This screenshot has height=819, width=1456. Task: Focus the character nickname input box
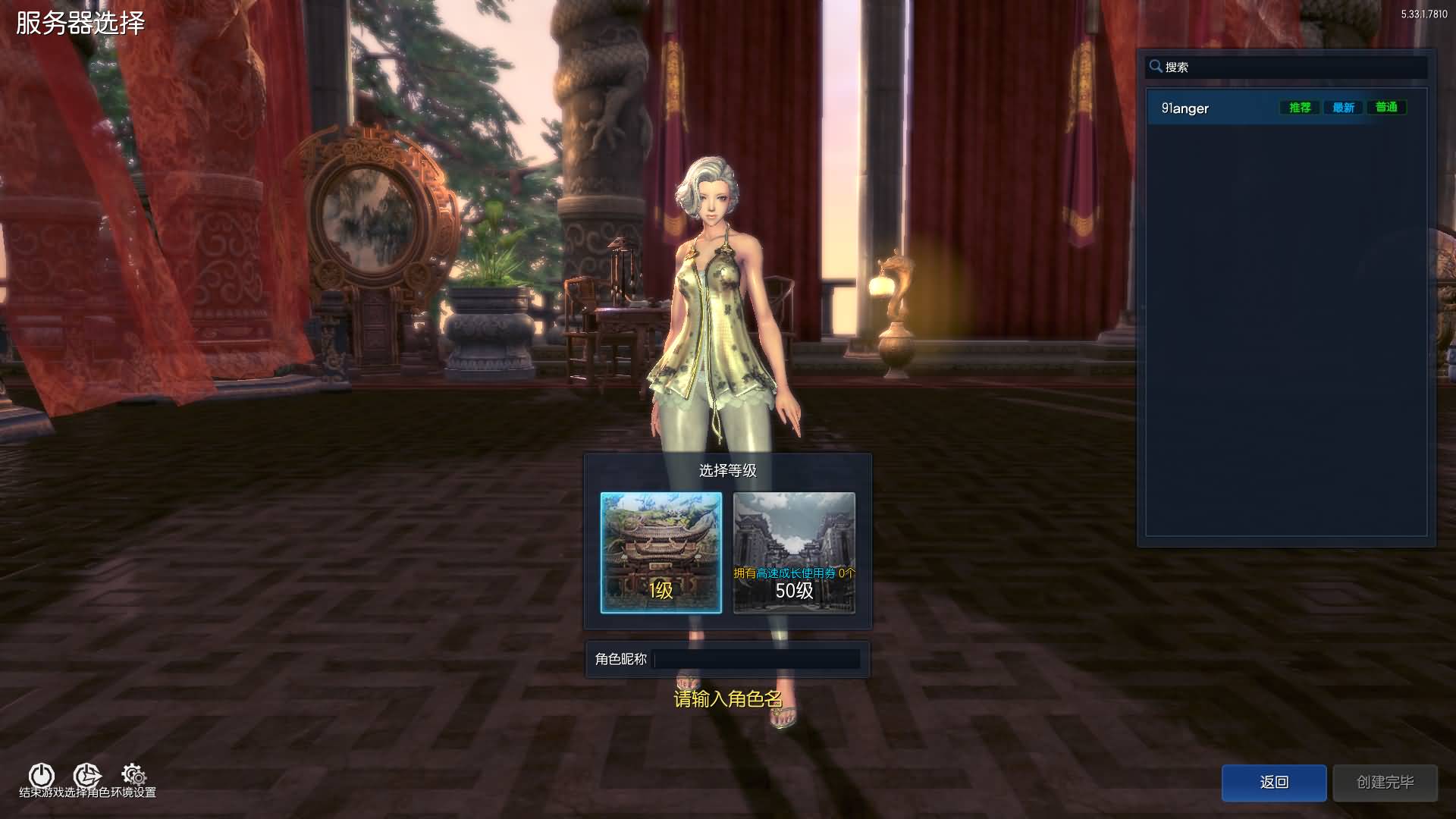(756, 659)
